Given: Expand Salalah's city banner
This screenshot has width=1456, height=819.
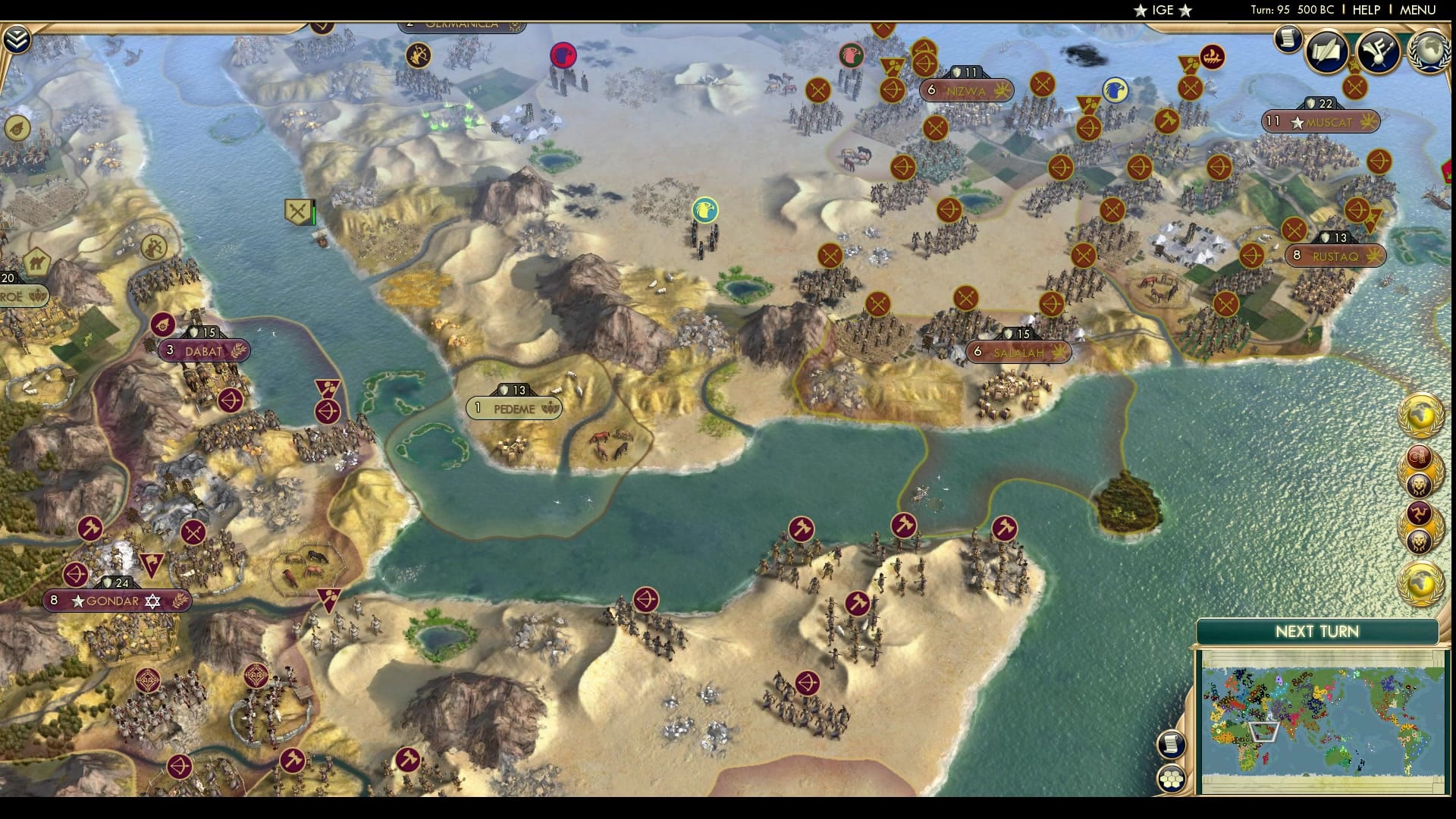Looking at the screenshot, I should (x=1018, y=352).
